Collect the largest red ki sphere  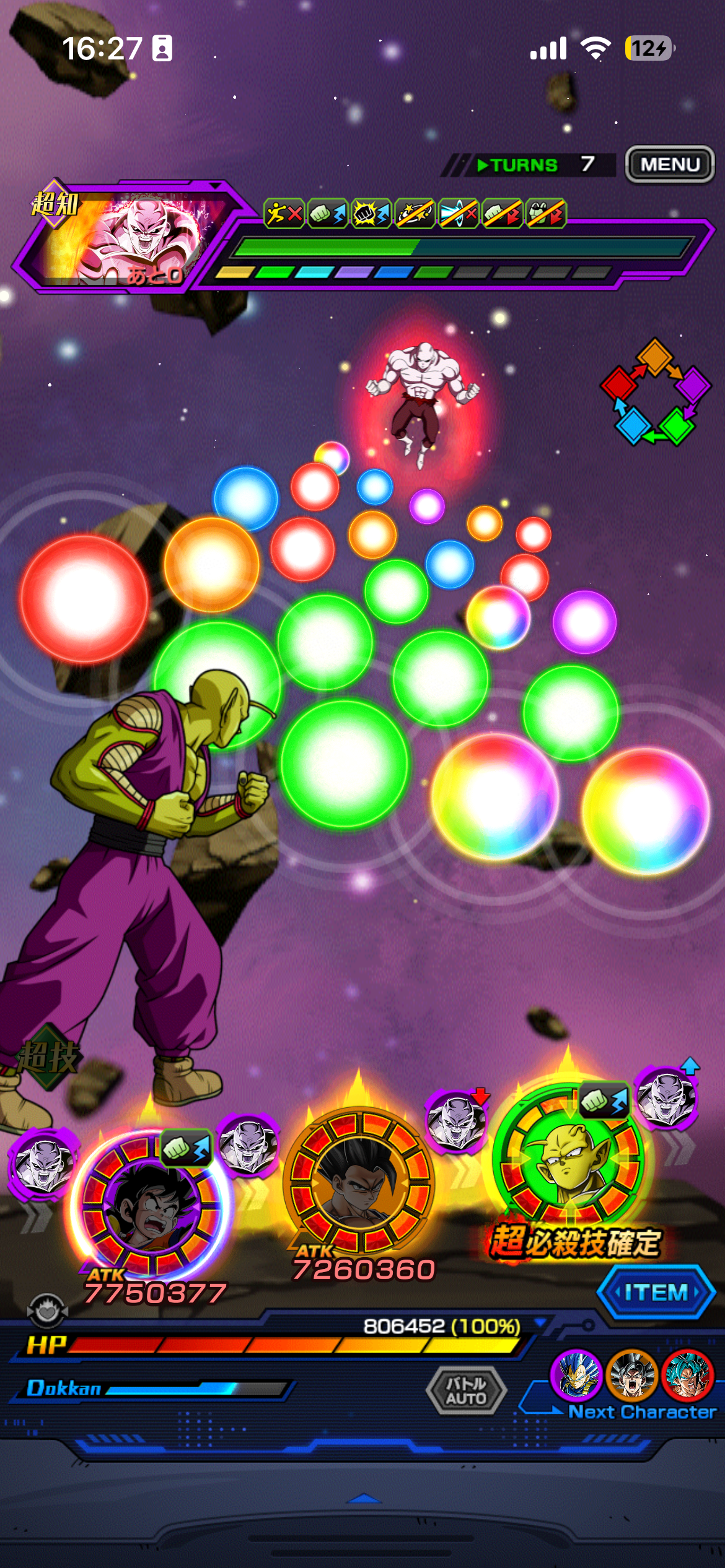tap(84, 599)
